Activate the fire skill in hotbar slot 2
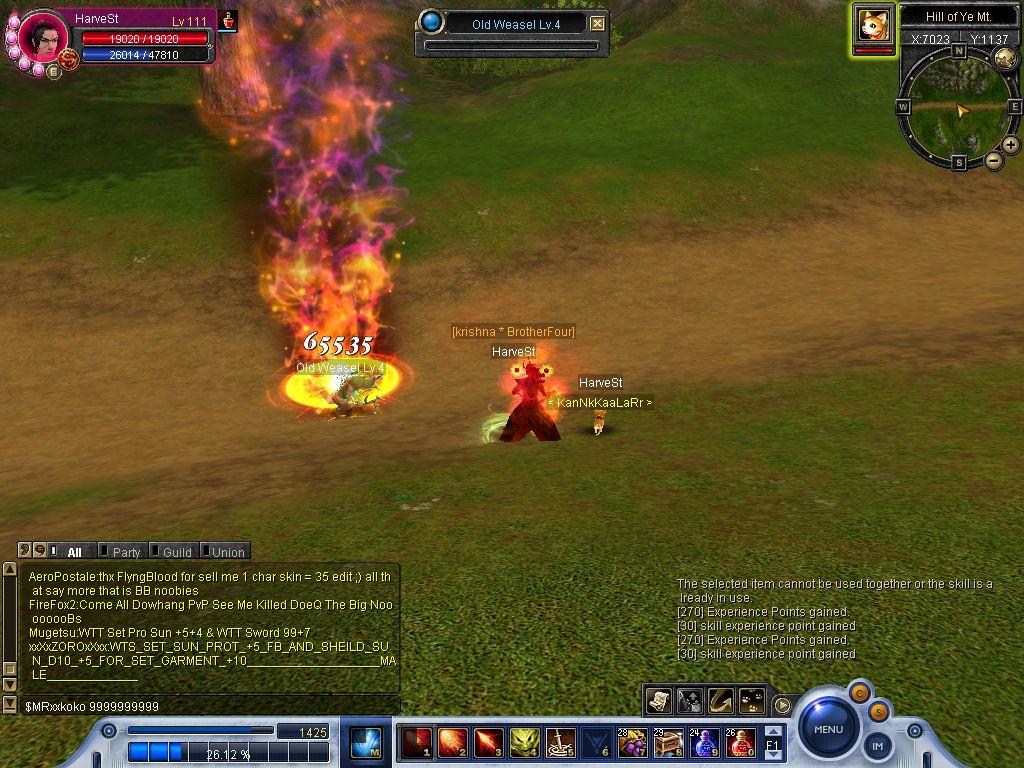This screenshot has width=1024, height=768. pyautogui.click(x=452, y=743)
